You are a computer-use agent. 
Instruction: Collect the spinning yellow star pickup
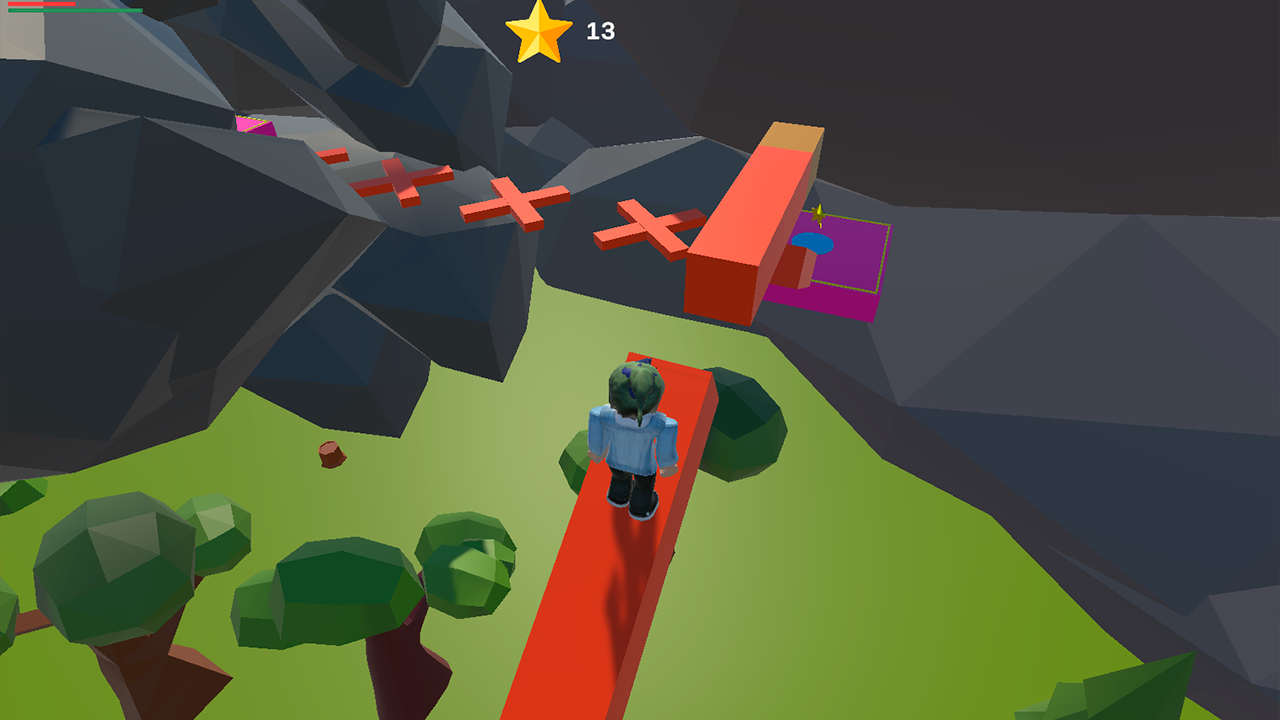818,215
